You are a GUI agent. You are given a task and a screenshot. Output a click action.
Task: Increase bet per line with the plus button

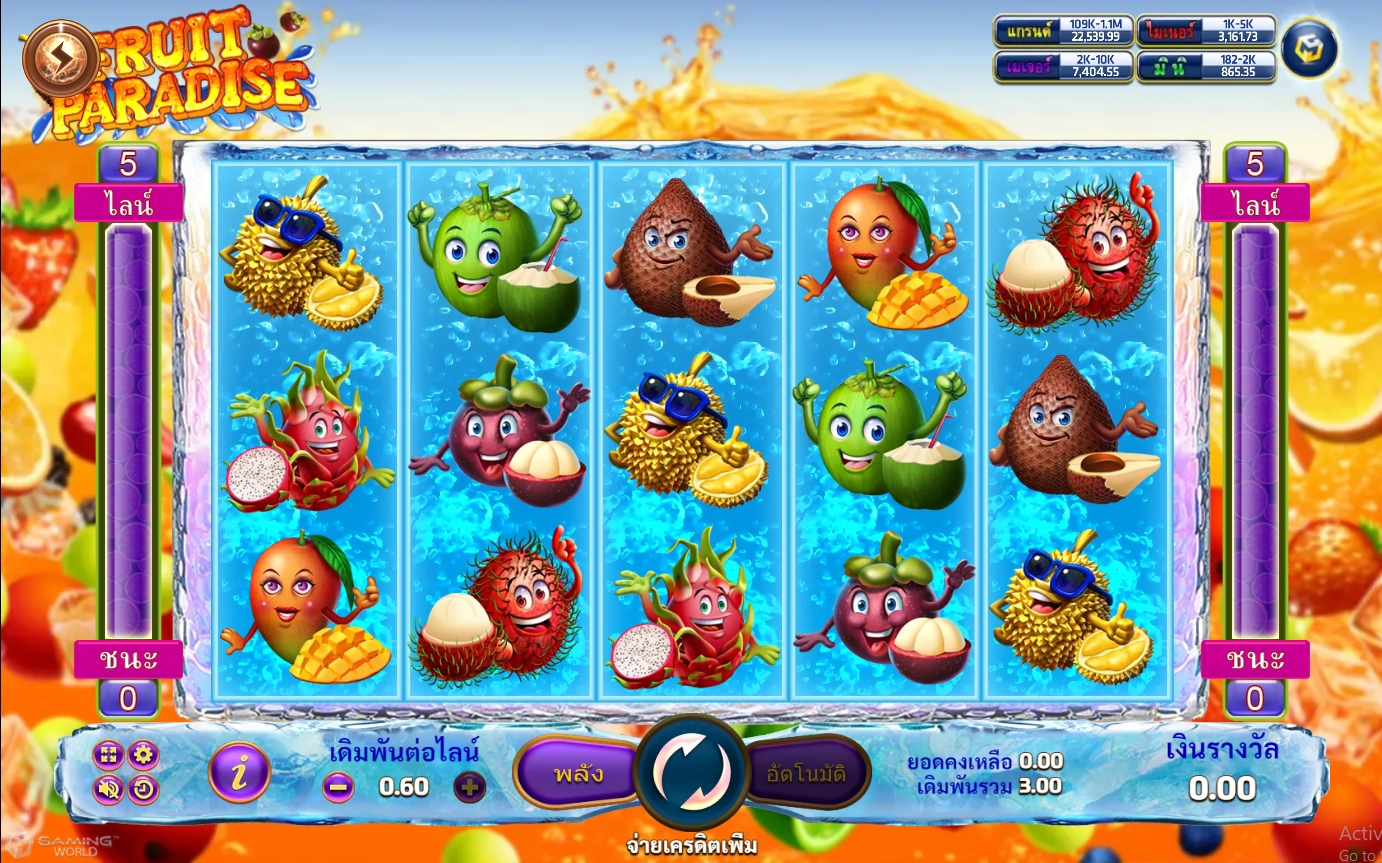click(470, 787)
